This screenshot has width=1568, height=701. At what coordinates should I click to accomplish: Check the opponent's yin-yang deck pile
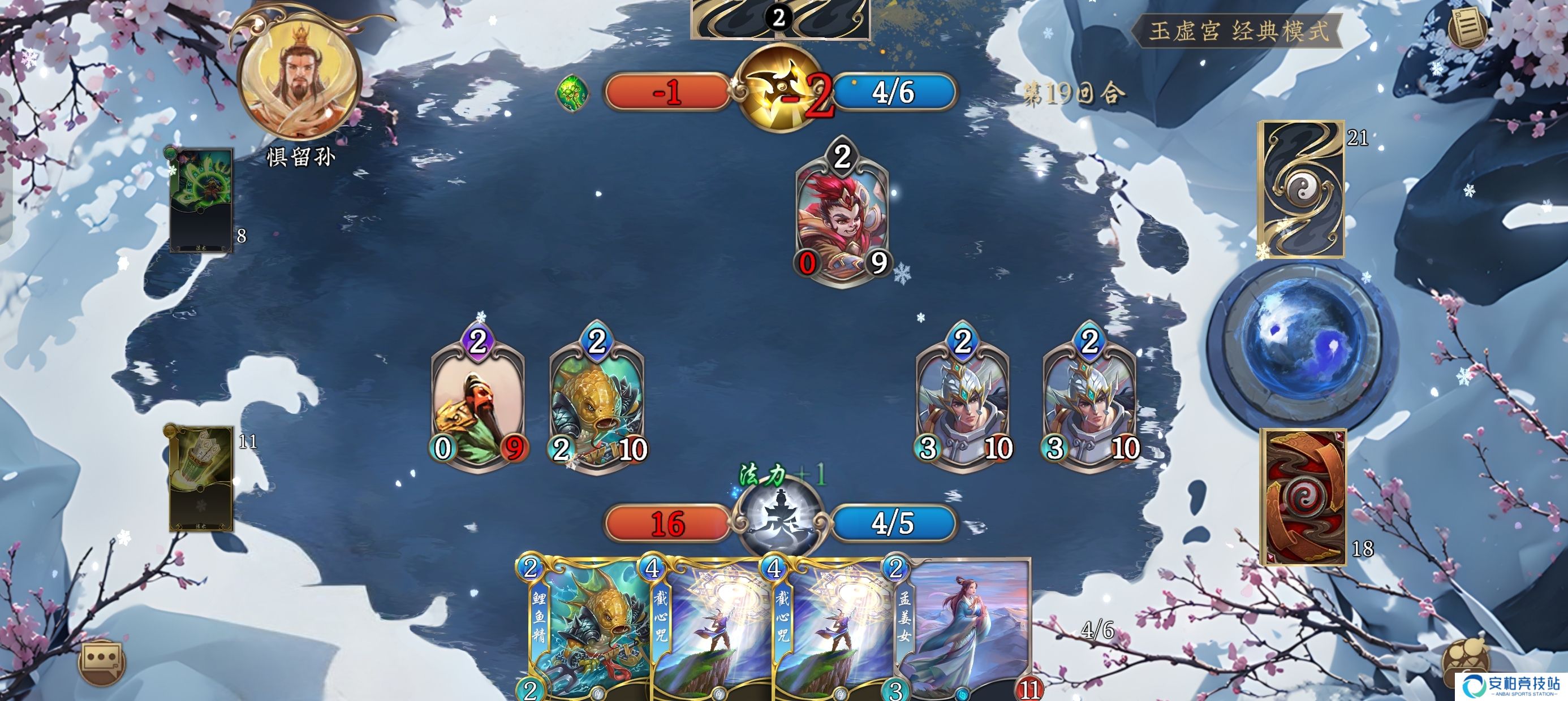click(x=1303, y=189)
